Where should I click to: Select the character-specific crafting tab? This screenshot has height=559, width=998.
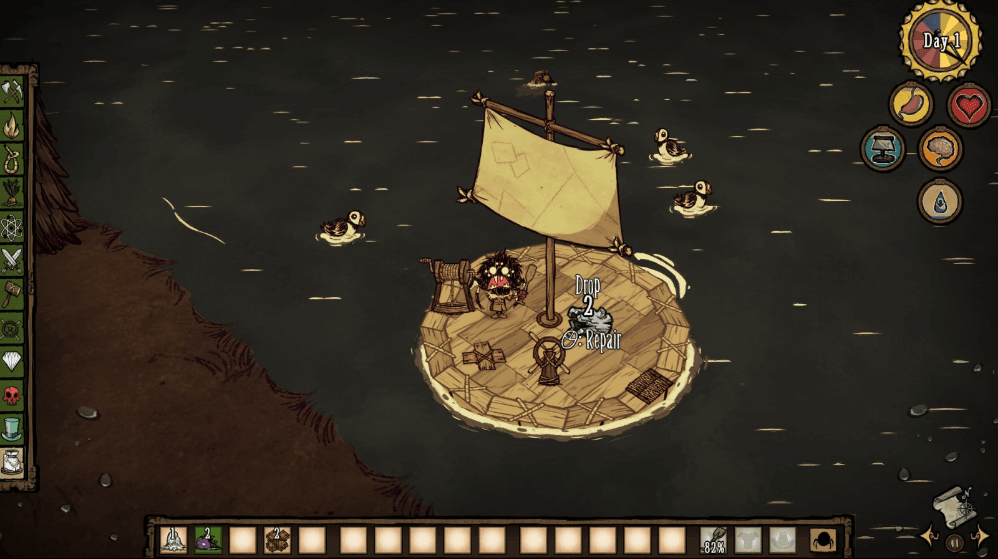coord(12,461)
